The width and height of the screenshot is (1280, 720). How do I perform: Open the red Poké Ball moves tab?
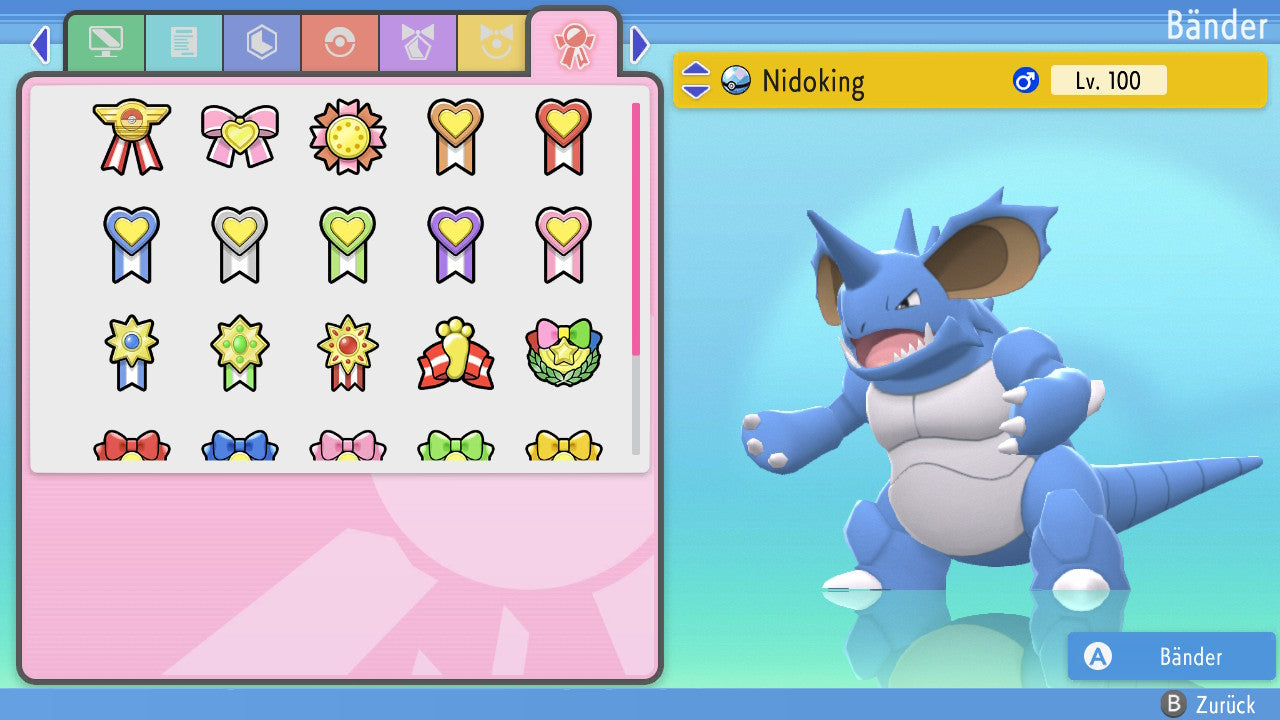(x=339, y=43)
